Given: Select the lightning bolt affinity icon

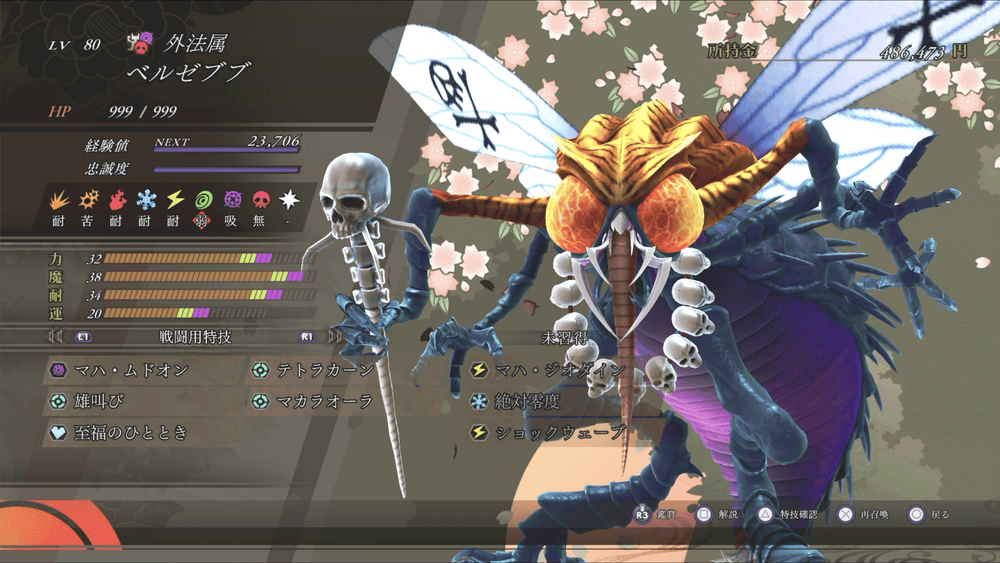Looking at the screenshot, I should (x=175, y=199).
